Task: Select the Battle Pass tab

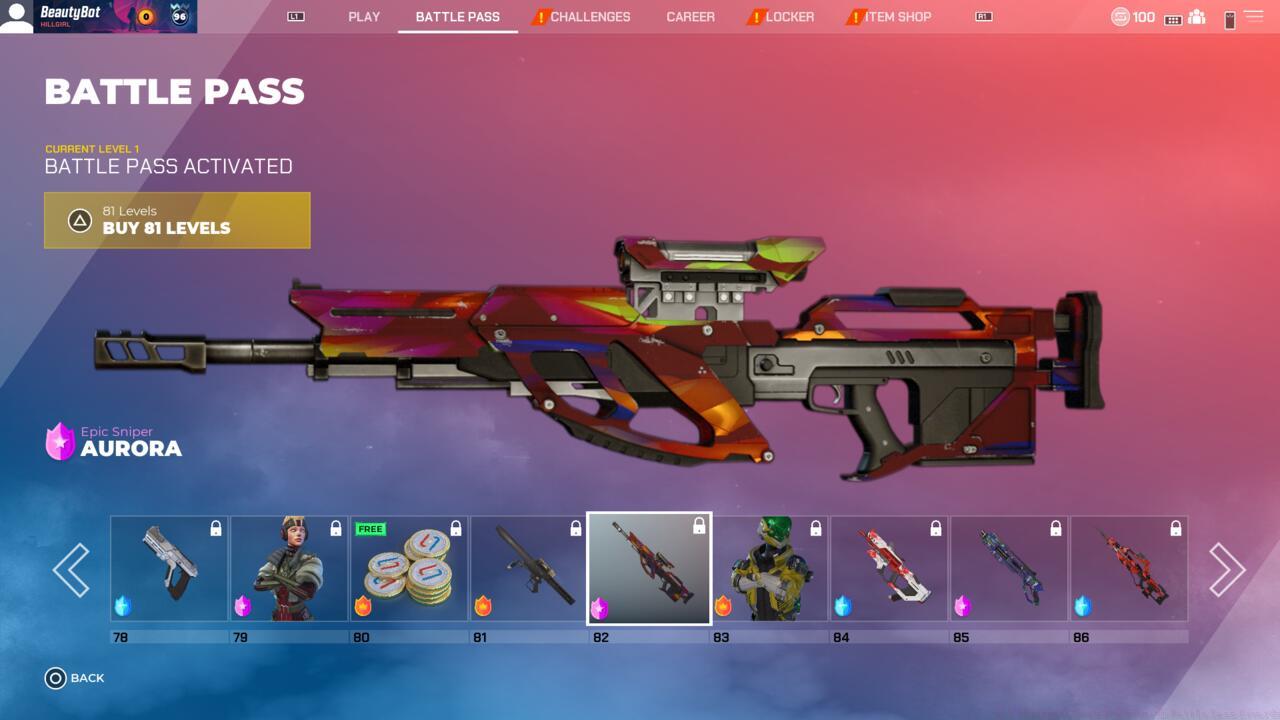Action: pyautogui.click(x=457, y=17)
